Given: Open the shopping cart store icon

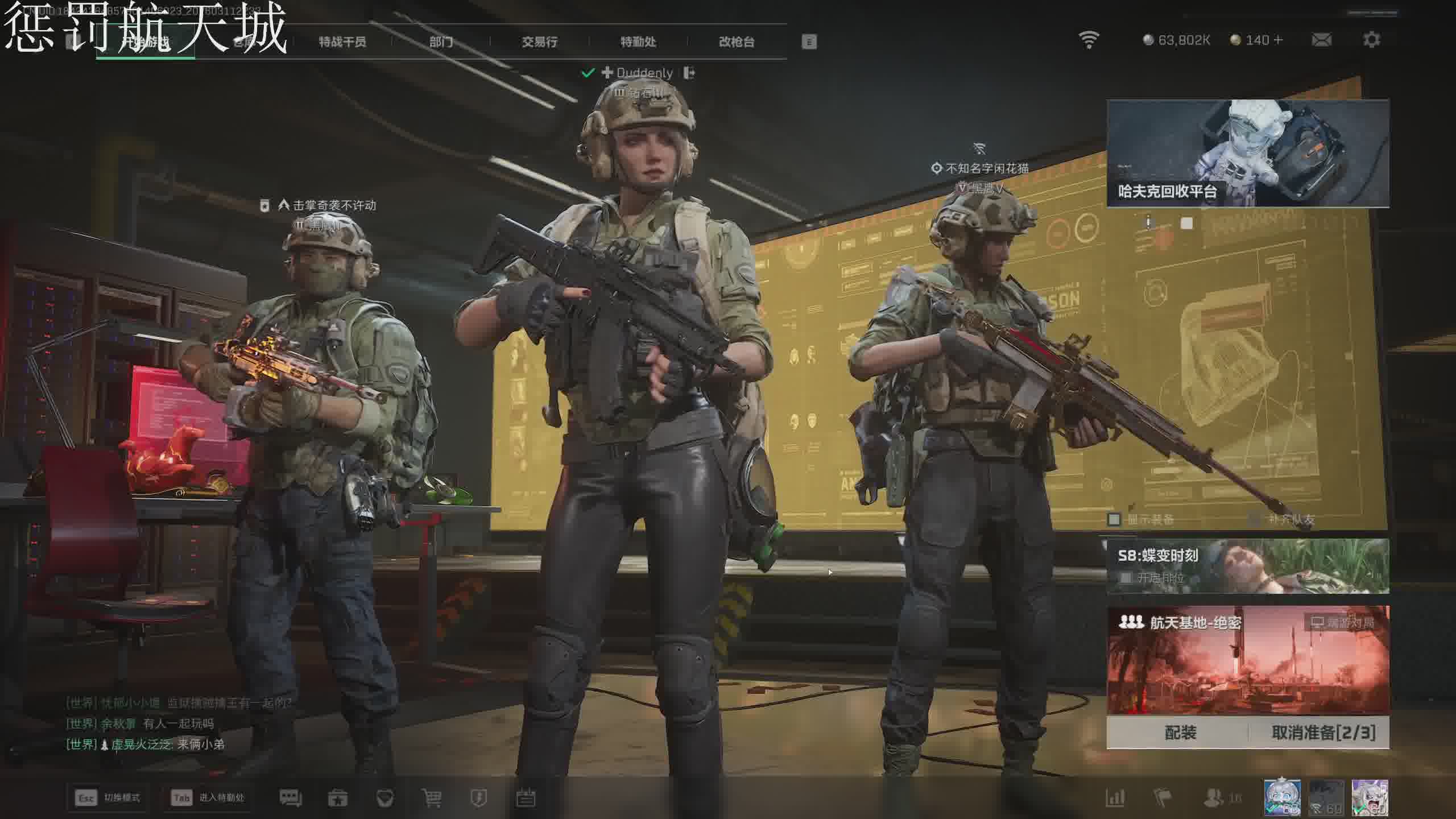Looking at the screenshot, I should pos(432,798).
